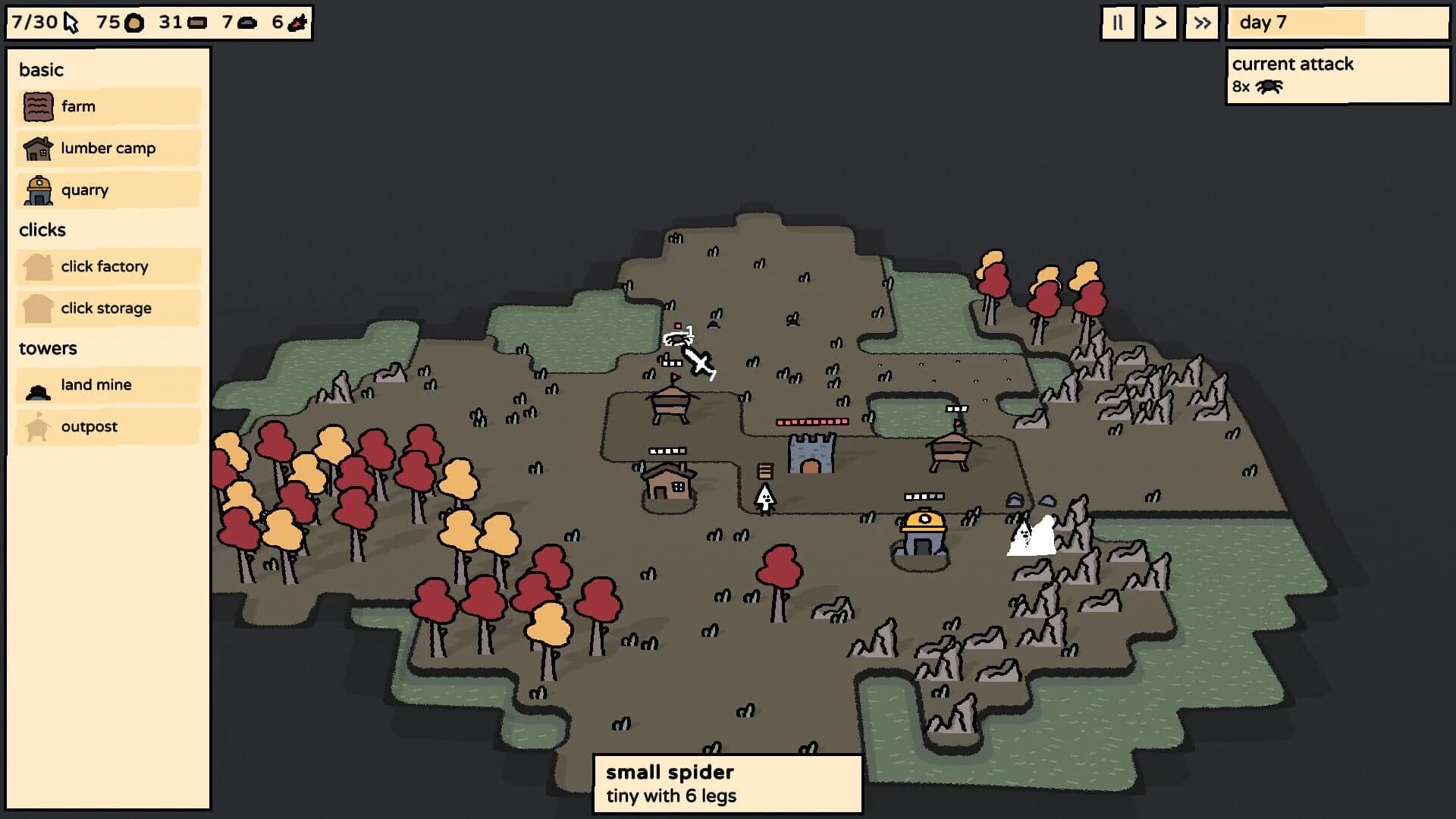This screenshot has width=1456, height=819.
Task: Select the quarry icon in sidebar
Action: click(36, 190)
